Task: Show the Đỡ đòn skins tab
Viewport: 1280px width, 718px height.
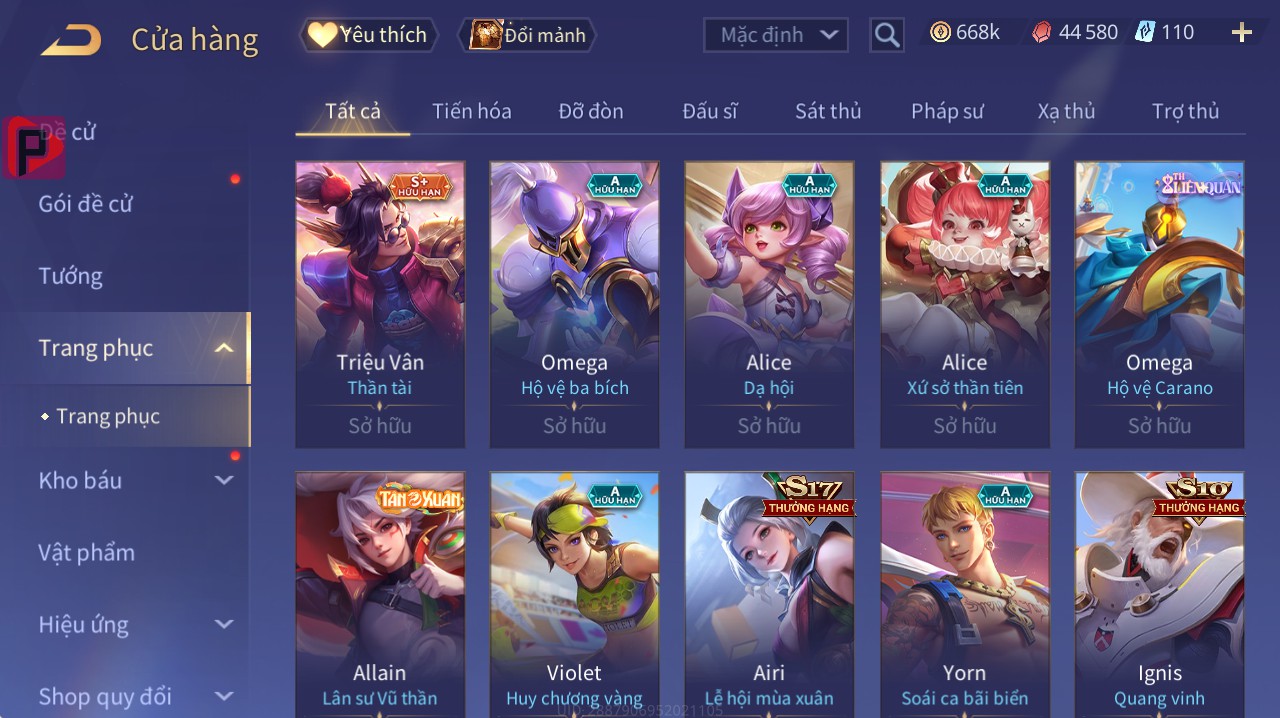Action: click(x=590, y=111)
